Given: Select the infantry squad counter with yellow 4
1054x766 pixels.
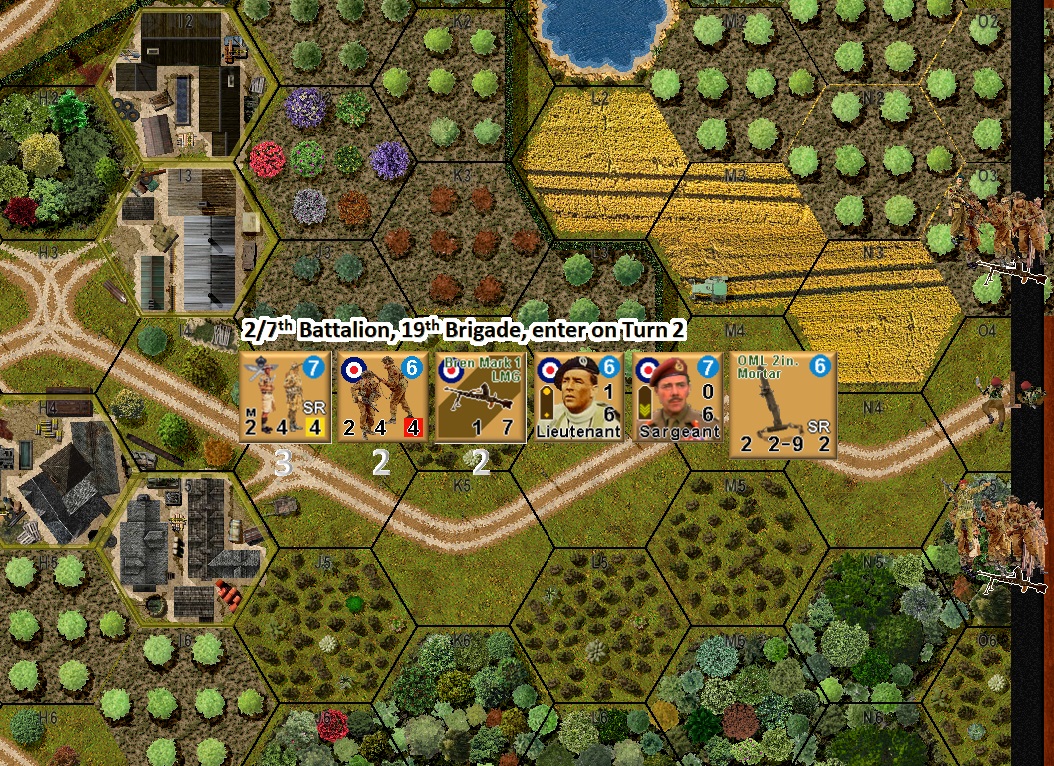Looking at the screenshot, I should pos(287,397).
